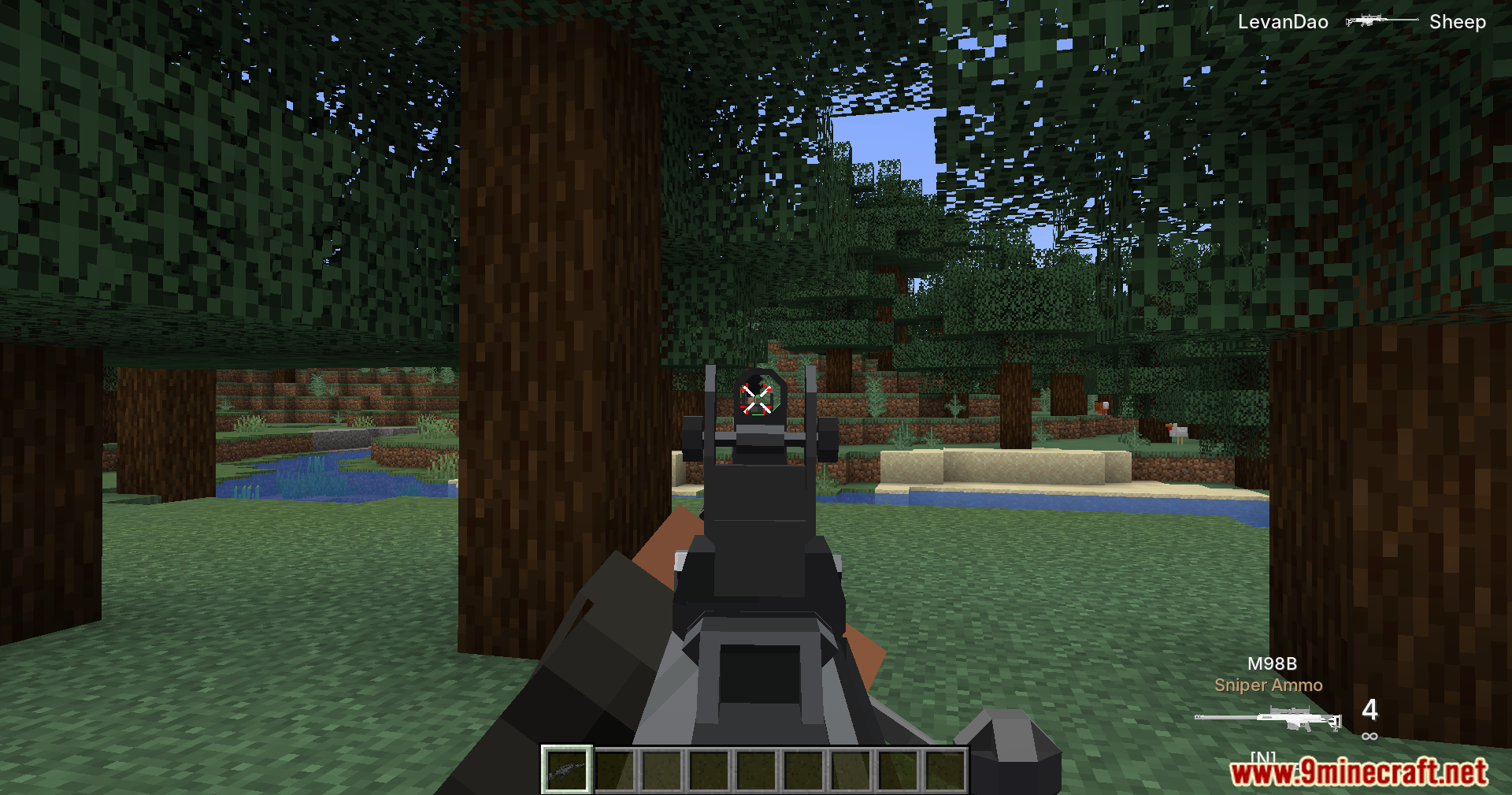Click the Sniper Ammo label
Viewport: 1512px width, 795px height.
pos(1269,685)
